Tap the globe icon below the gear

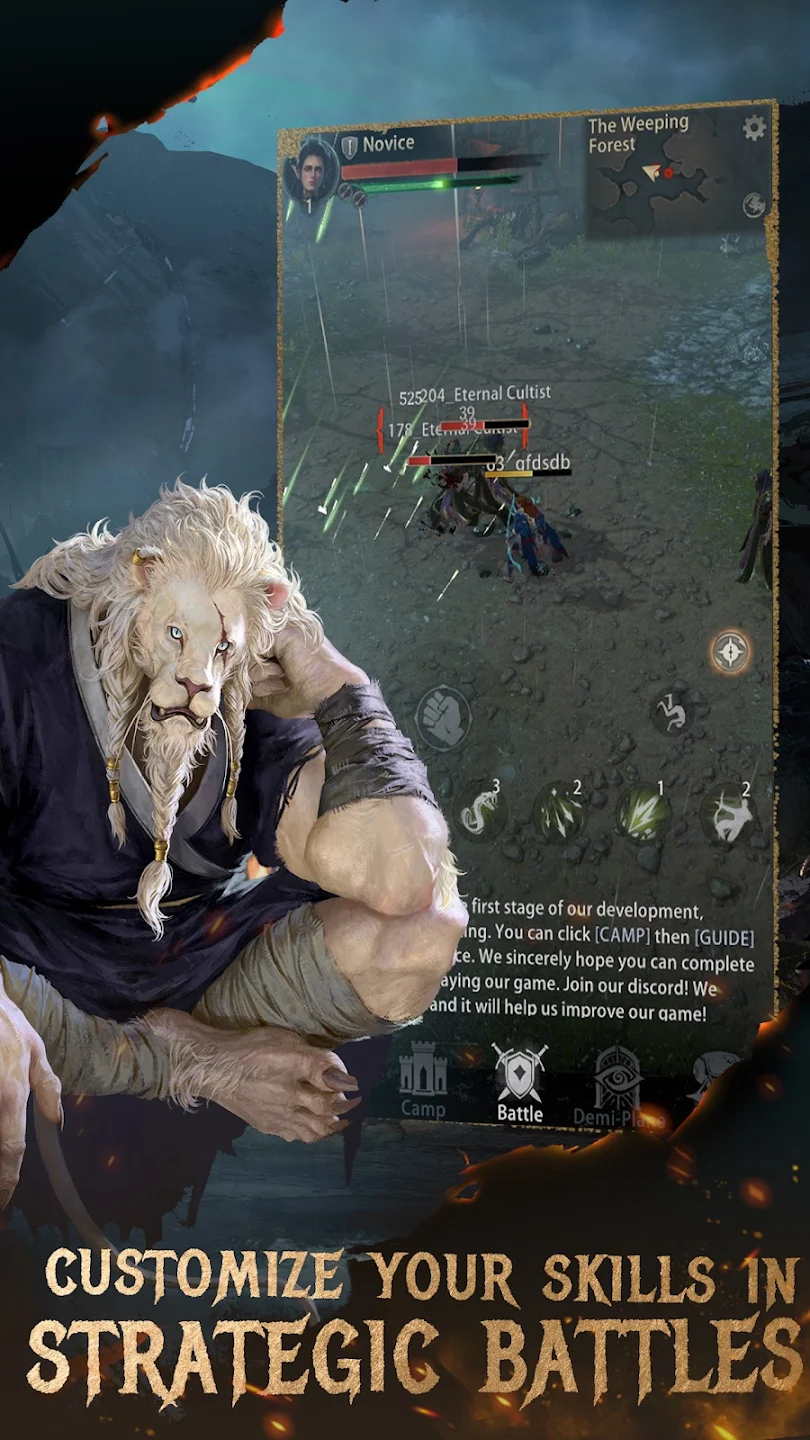pos(754,206)
